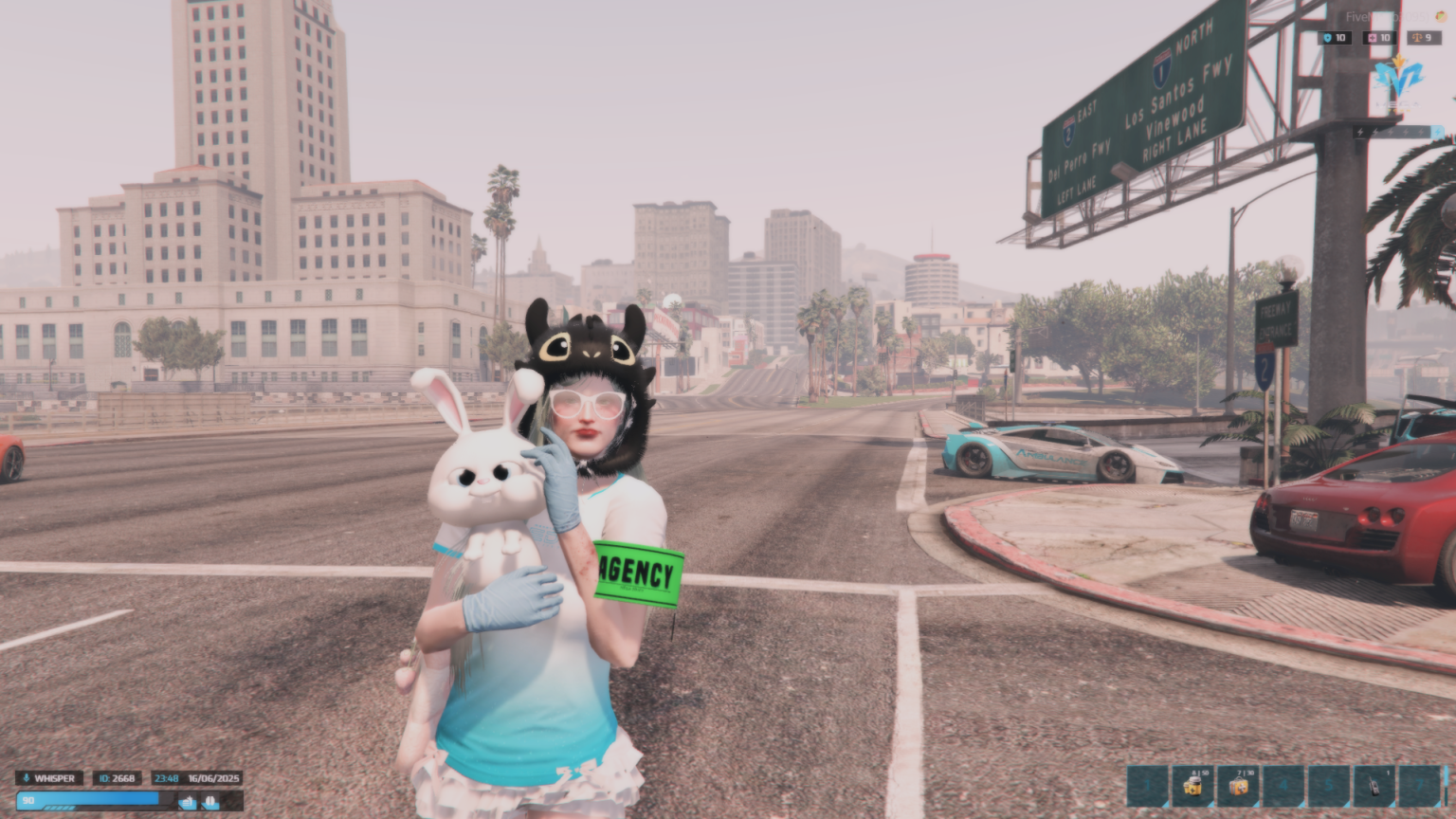
Task: Select empty hotbar slot 4
Action: 1283,786
